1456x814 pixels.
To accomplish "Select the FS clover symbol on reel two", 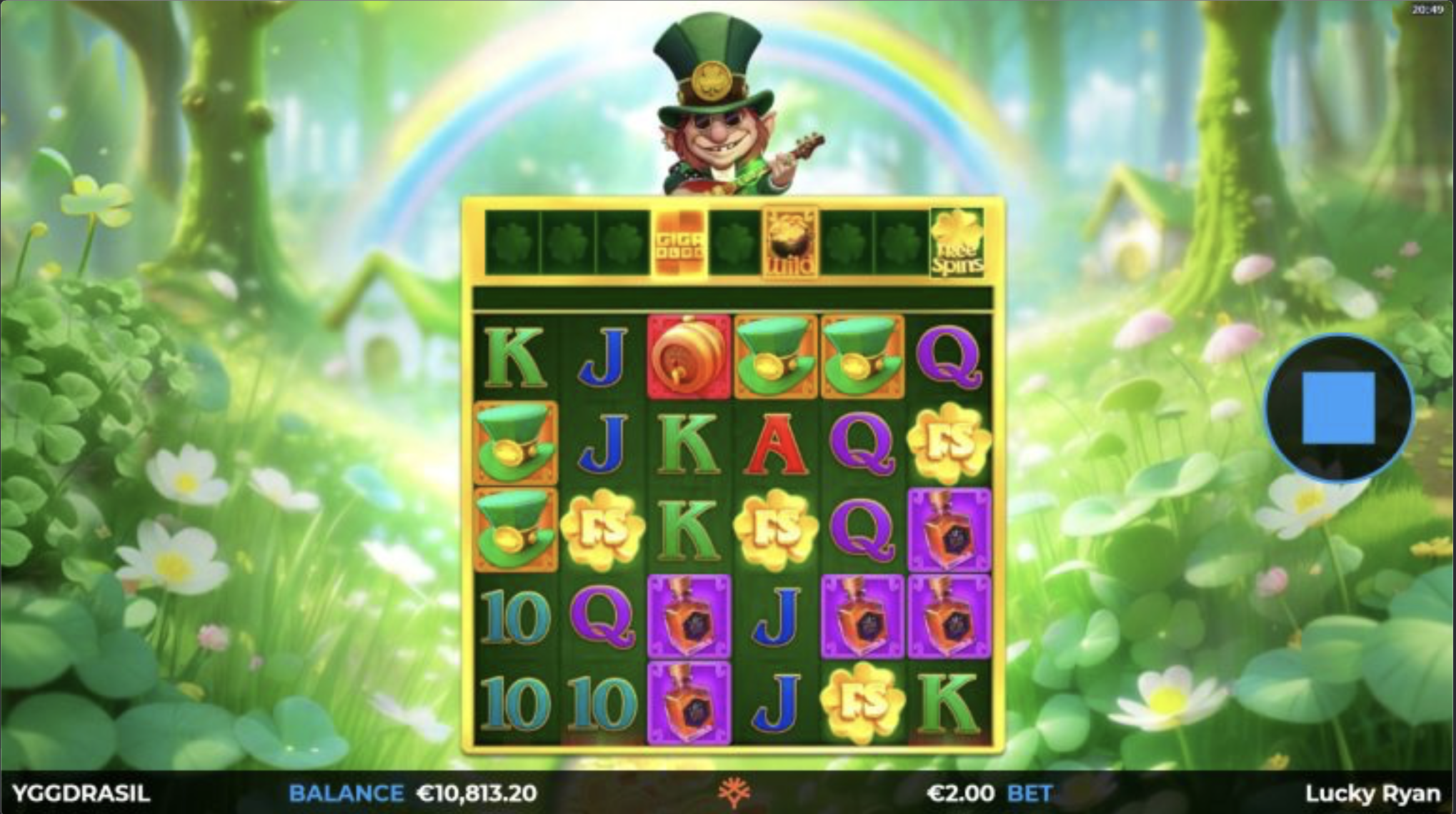I will point(604,528).
